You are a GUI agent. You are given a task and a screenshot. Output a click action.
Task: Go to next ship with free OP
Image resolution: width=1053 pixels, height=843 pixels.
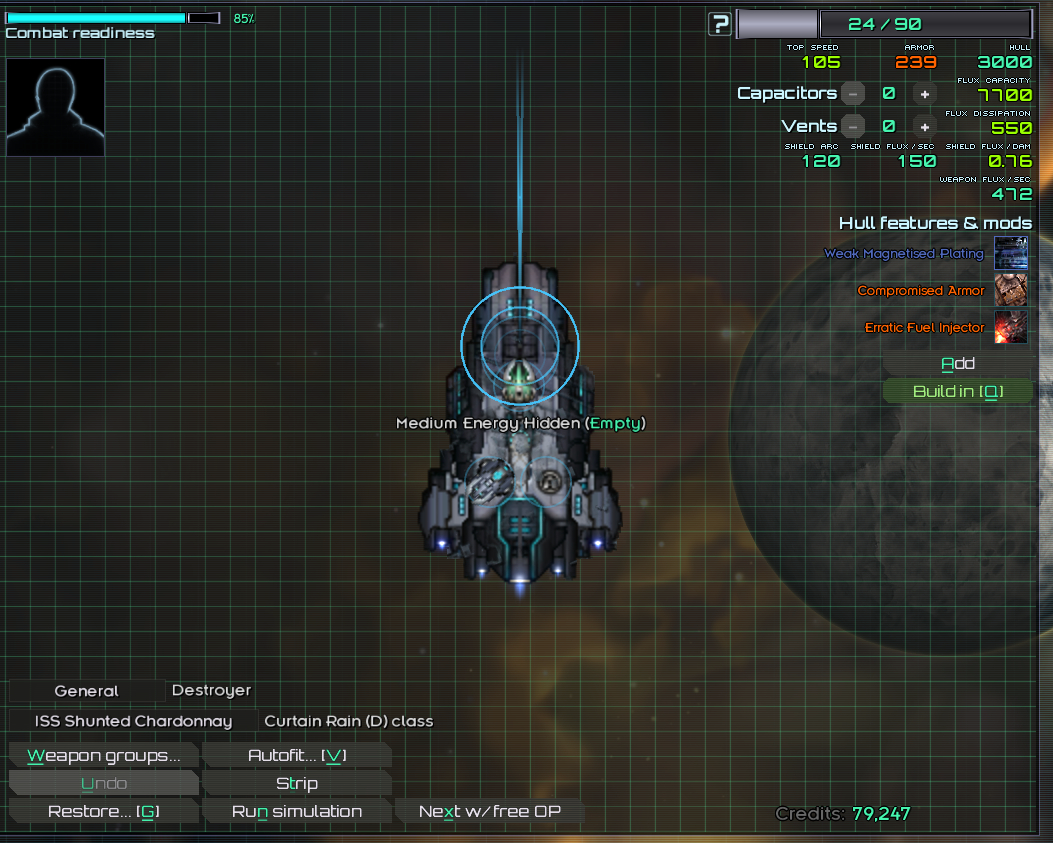point(489,811)
